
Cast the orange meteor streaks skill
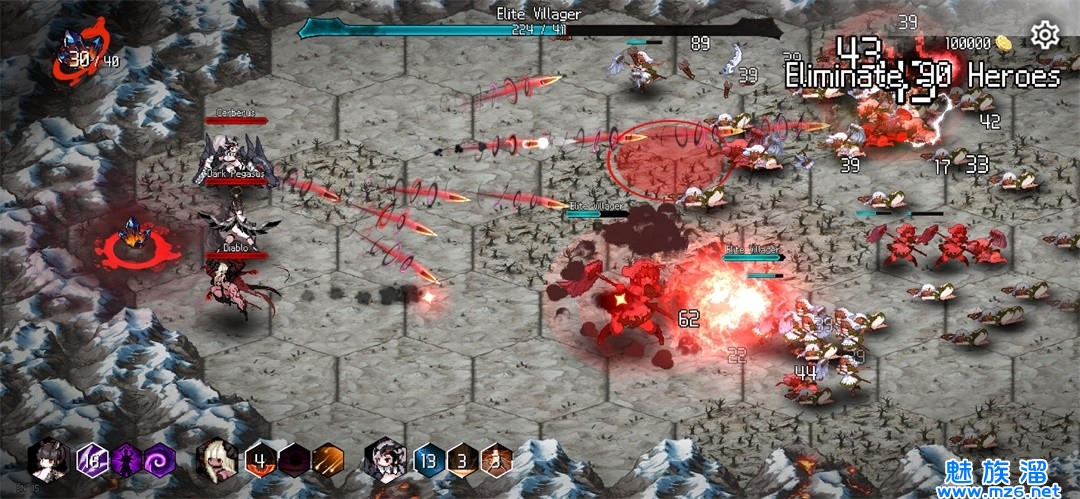[x=327, y=460]
